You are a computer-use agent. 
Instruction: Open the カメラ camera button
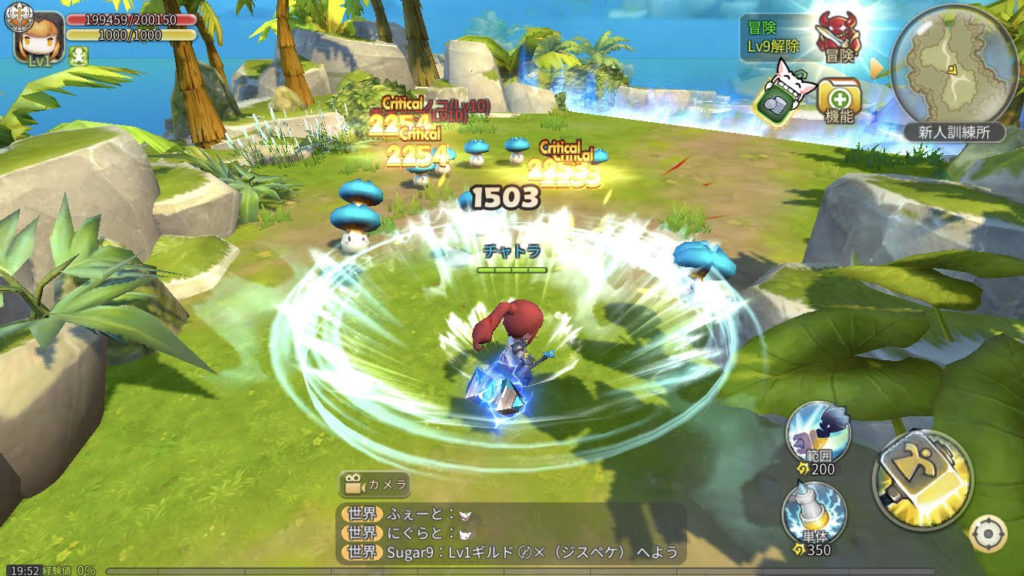(375, 485)
